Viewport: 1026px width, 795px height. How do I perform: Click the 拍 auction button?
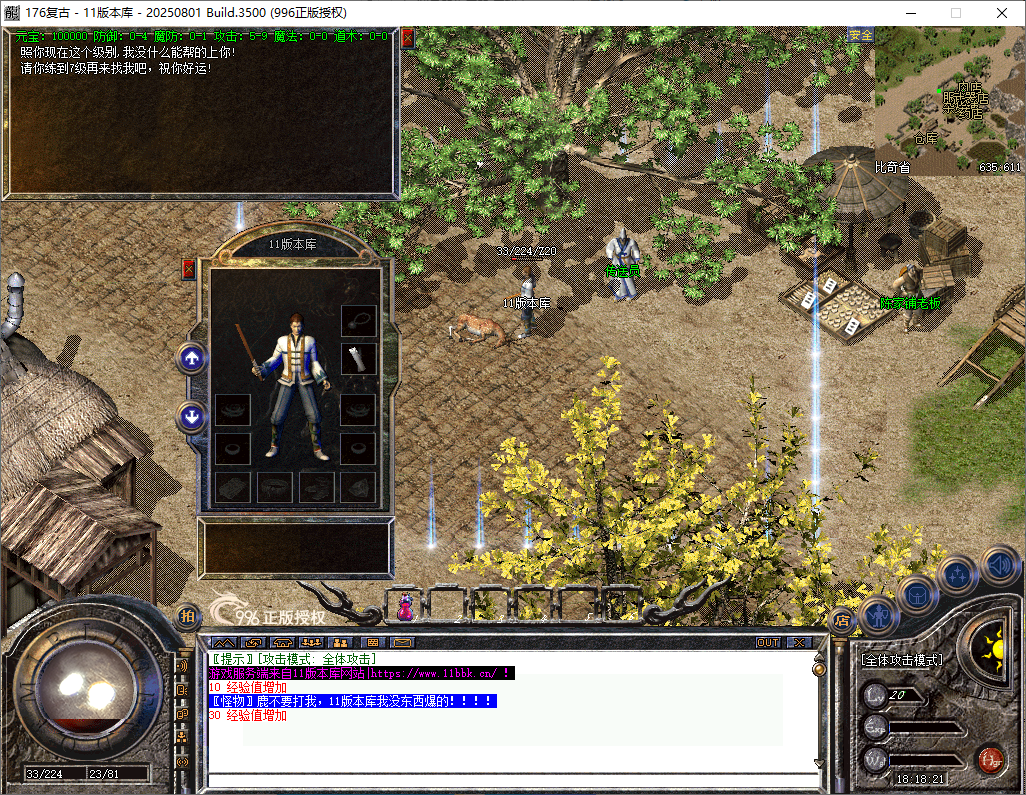coord(187,617)
